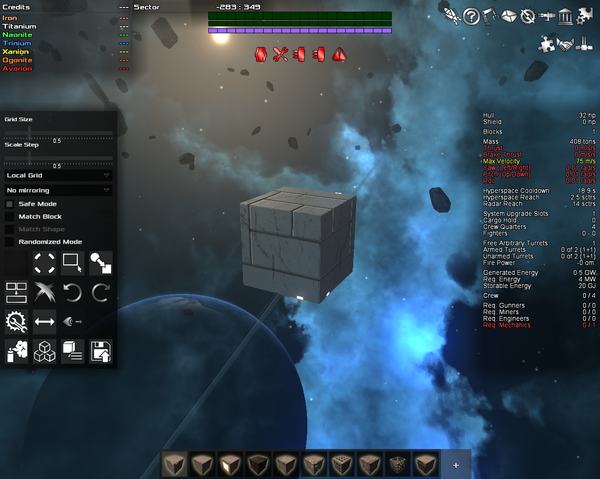Open the Local Grid dropdown

point(58,175)
